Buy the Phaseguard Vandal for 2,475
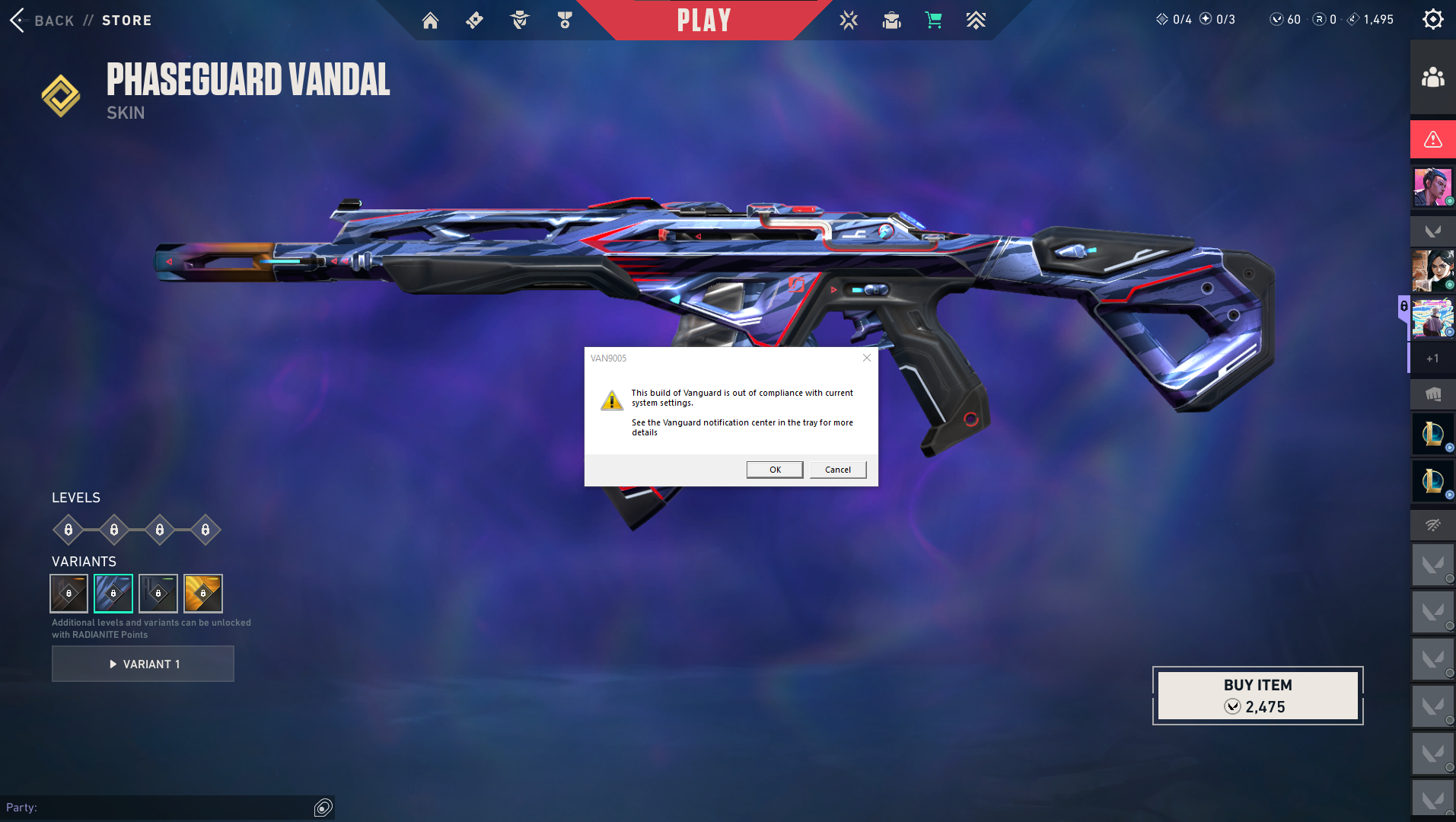Screen dimensions: 1456x822 (x=1256, y=694)
